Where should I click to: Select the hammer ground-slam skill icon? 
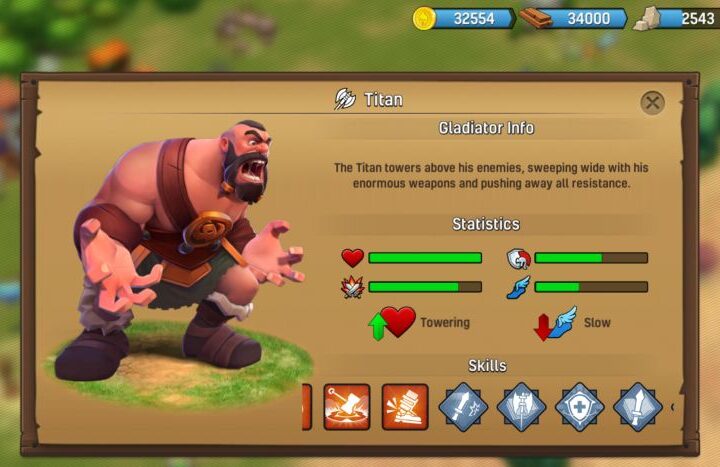click(347, 407)
